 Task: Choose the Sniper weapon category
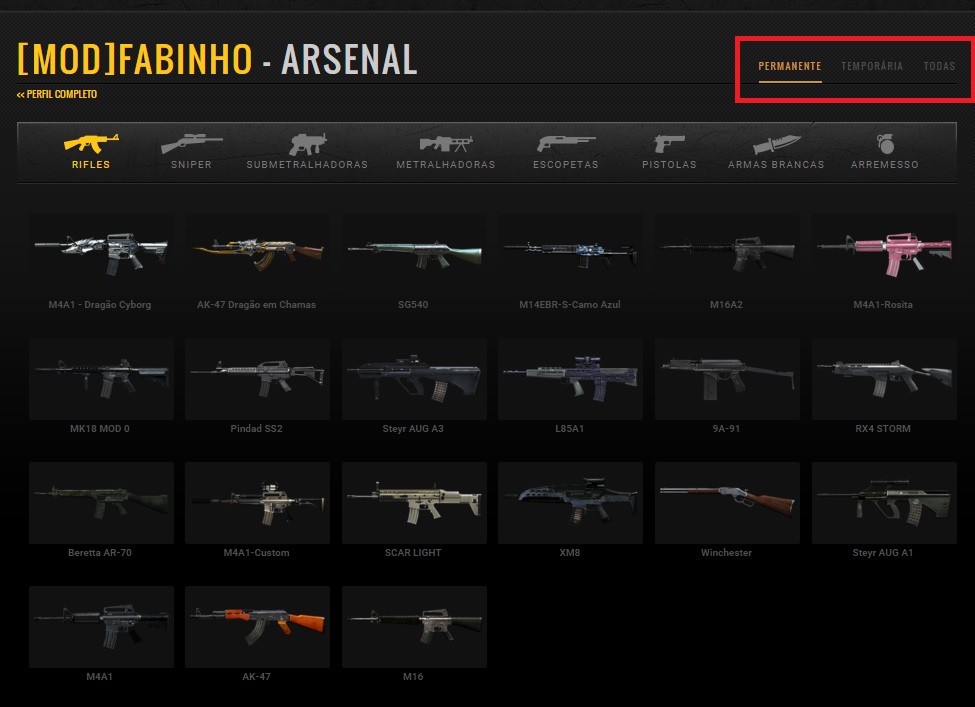(191, 152)
